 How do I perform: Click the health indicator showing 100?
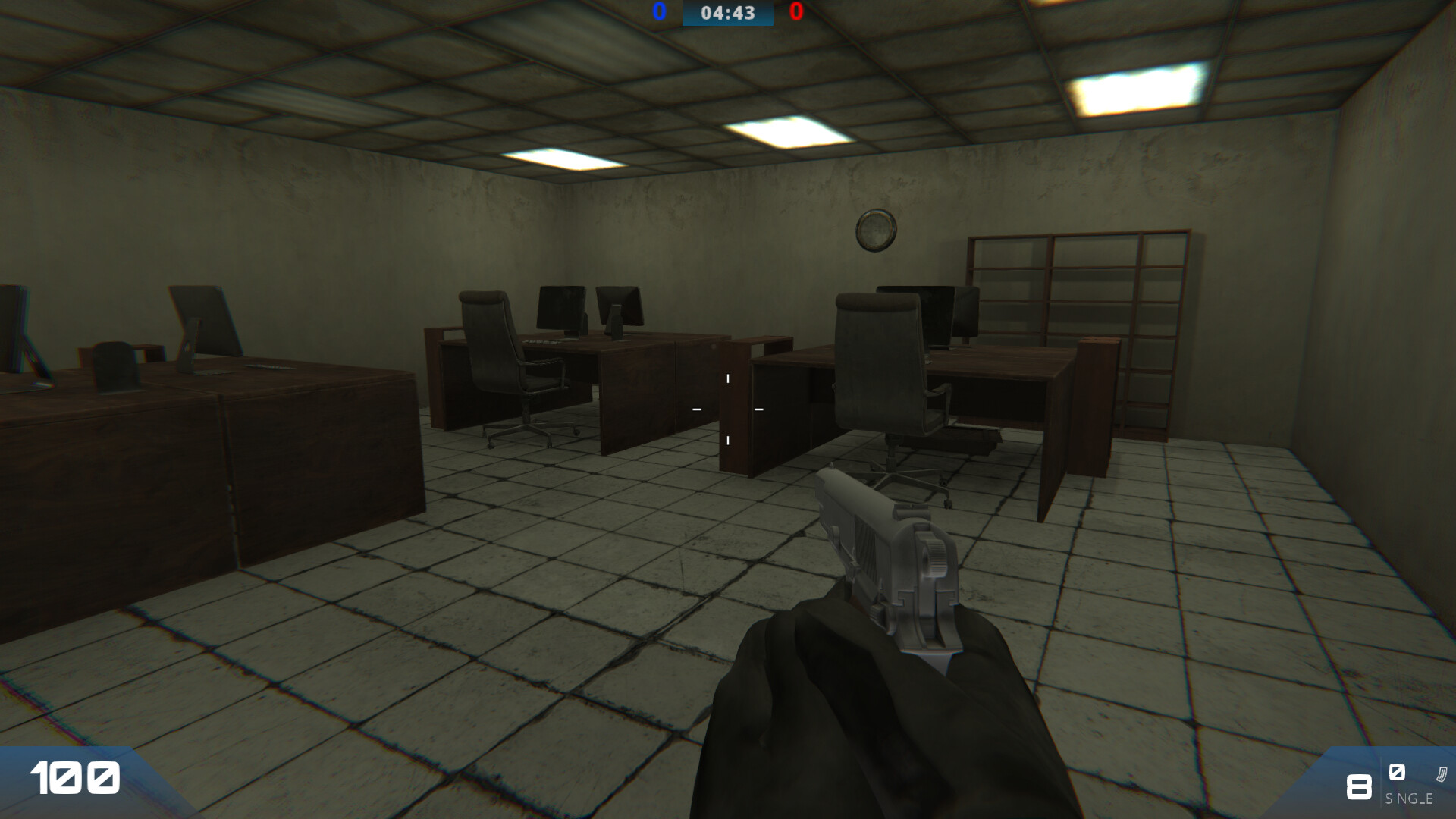tap(74, 778)
